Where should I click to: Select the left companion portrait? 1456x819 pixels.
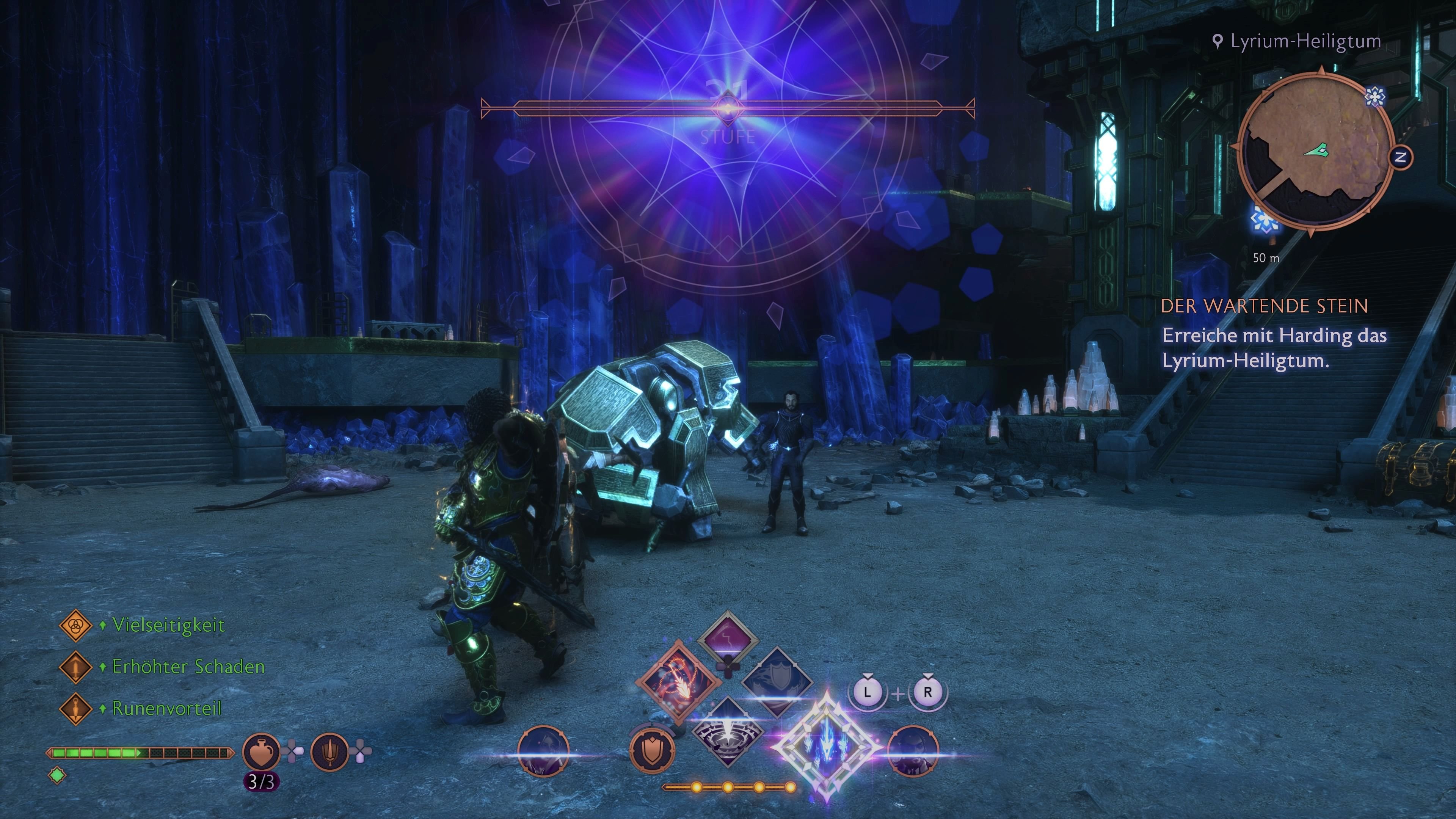543,751
